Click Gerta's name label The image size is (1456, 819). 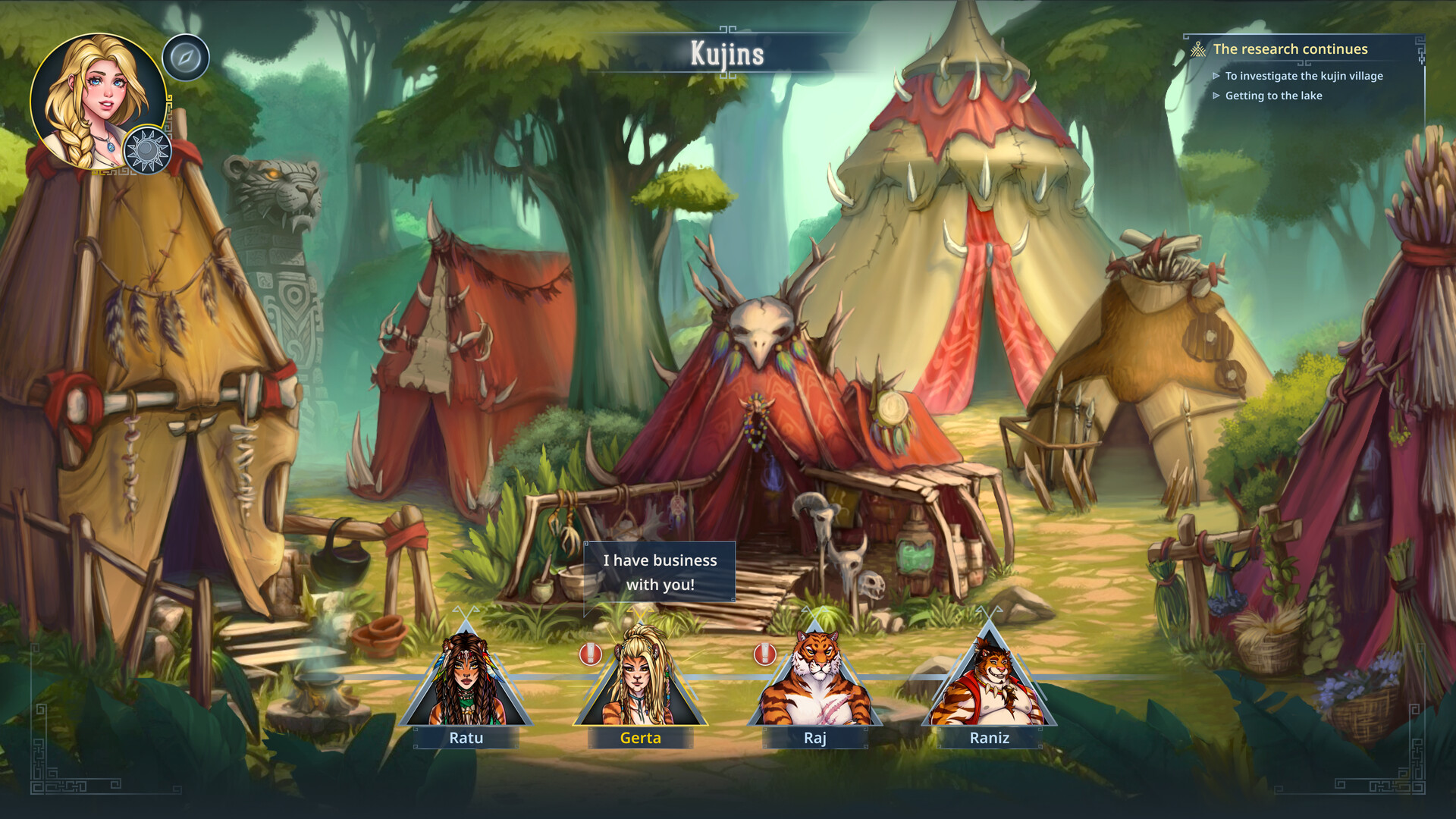coord(641,738)
